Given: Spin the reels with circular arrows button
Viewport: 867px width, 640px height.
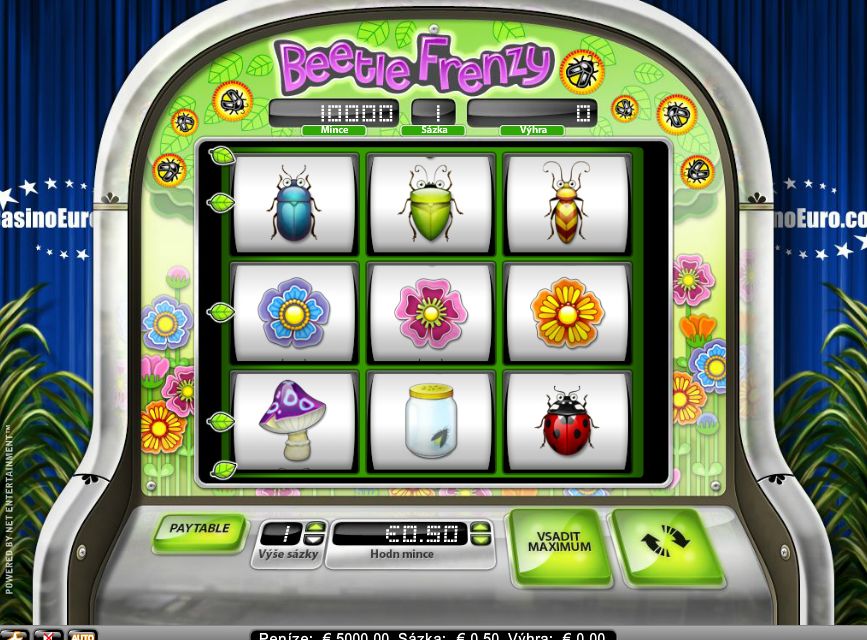Looking at the screenshot, I should pos(665,543).
